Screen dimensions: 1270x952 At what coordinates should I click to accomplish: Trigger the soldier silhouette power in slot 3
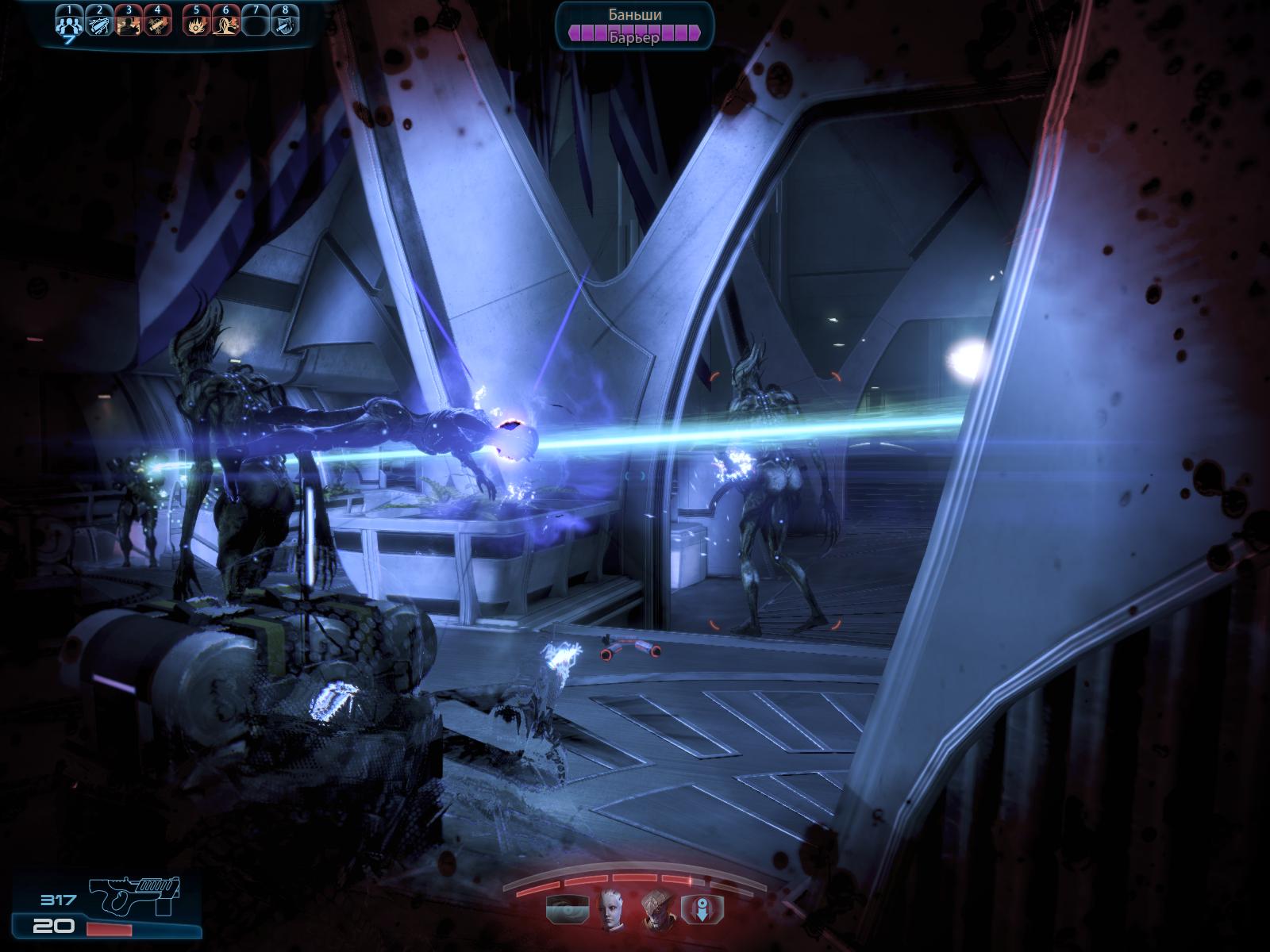tap(128, 25)
